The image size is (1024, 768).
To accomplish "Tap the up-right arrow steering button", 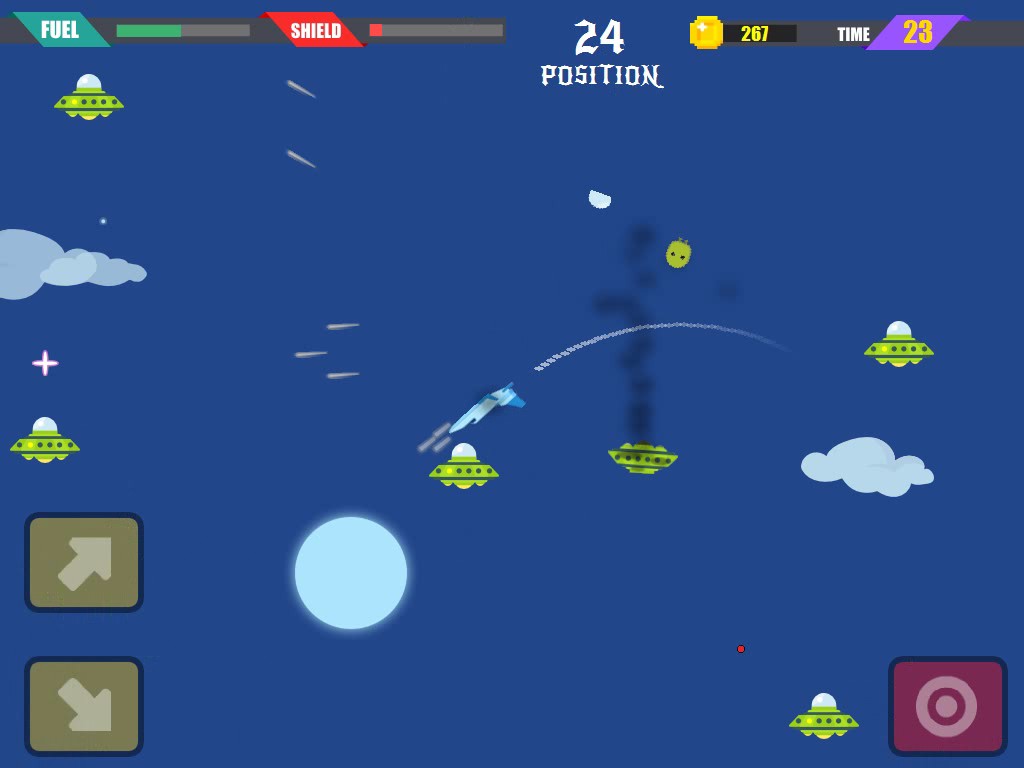I will pos(84,562).
